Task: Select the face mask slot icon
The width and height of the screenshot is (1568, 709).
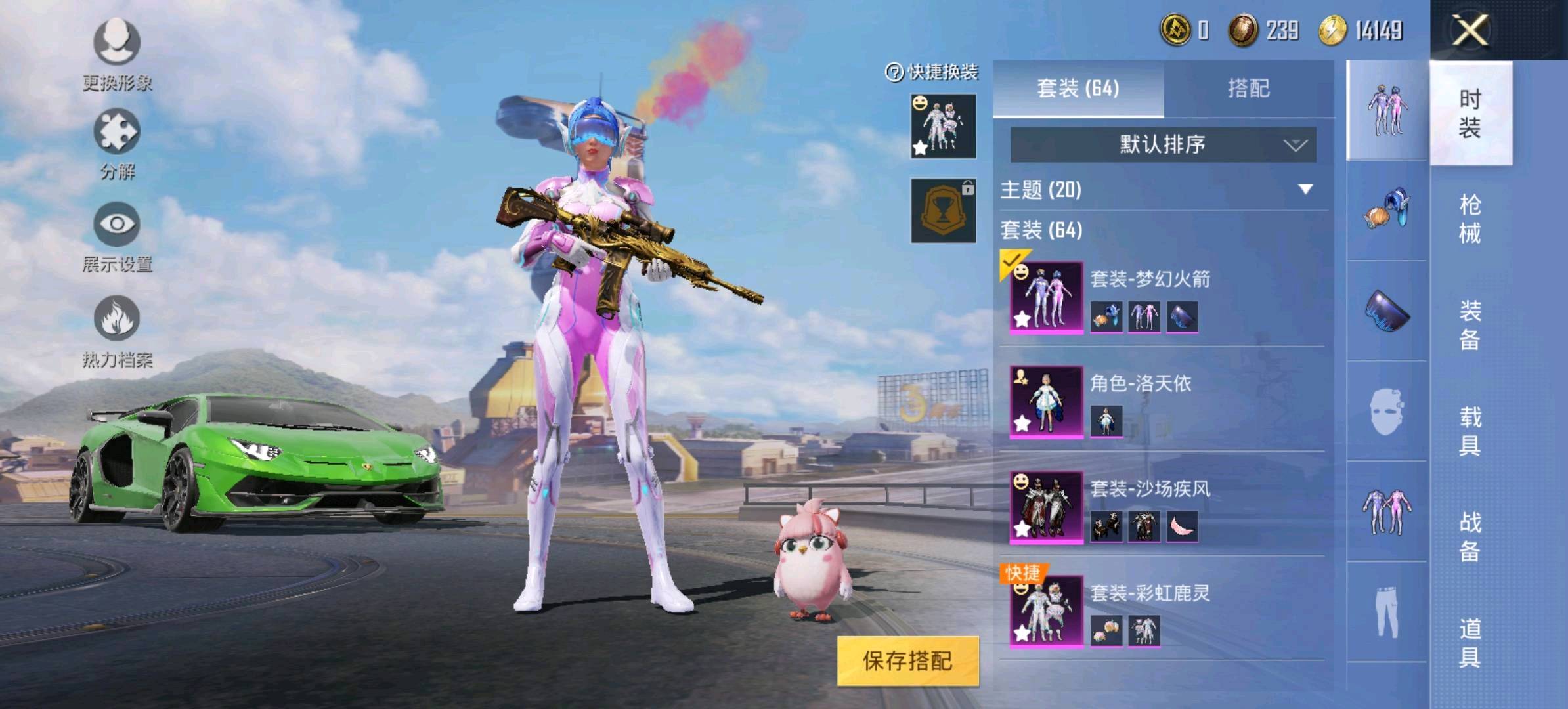Action: 1386,412
